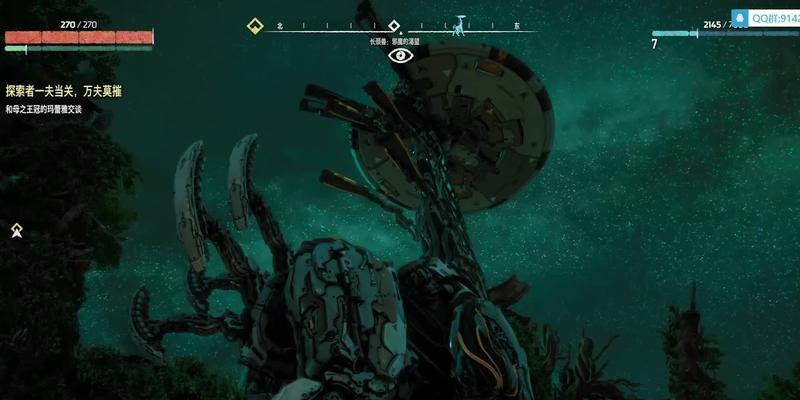The height and width of the screenshot is (400, 800).
Task: Click the white chevron marker icon at left
Action: click(17, 231)
